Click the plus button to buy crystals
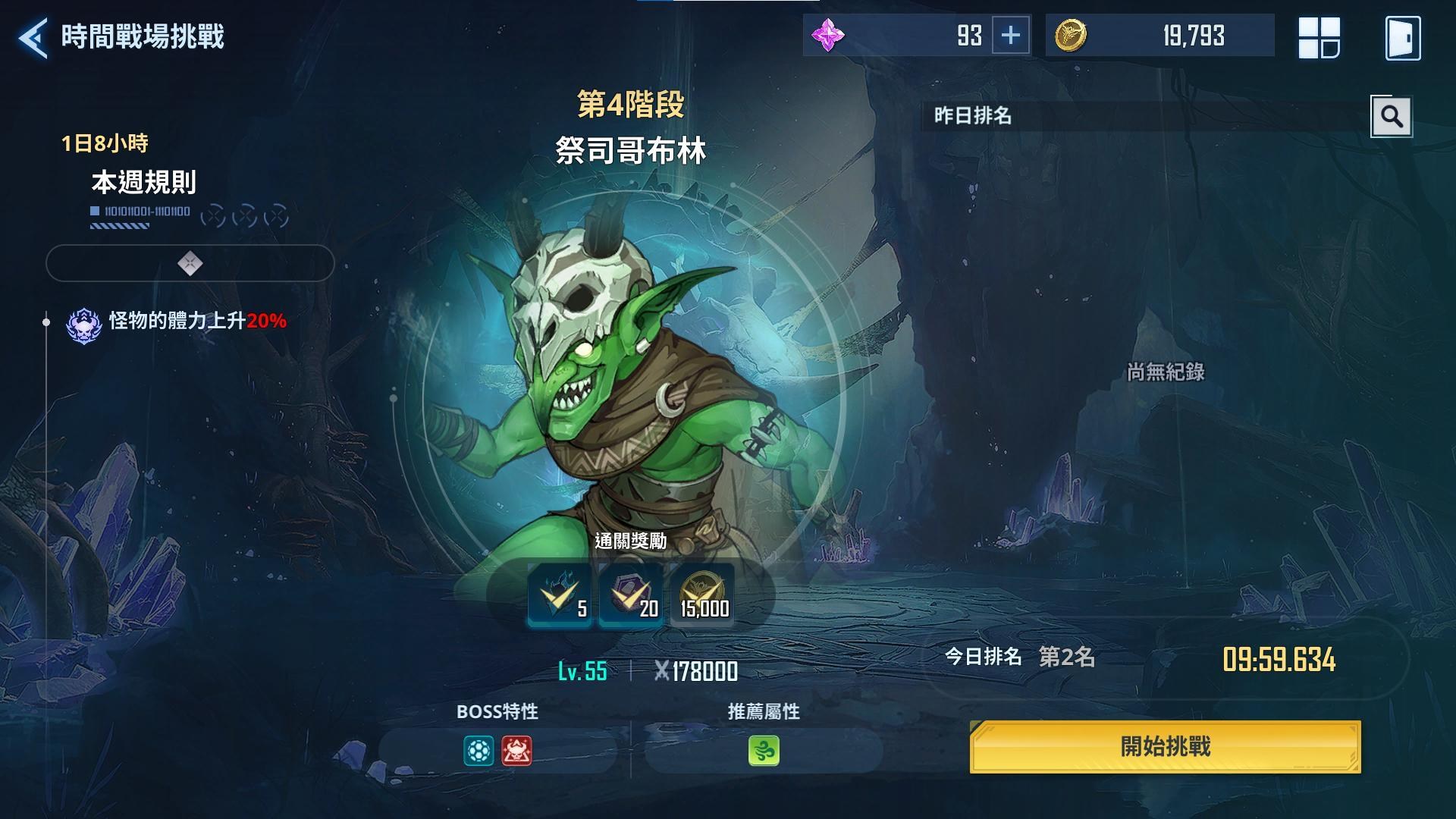The image size is (1456, 819). [1011, 35]
